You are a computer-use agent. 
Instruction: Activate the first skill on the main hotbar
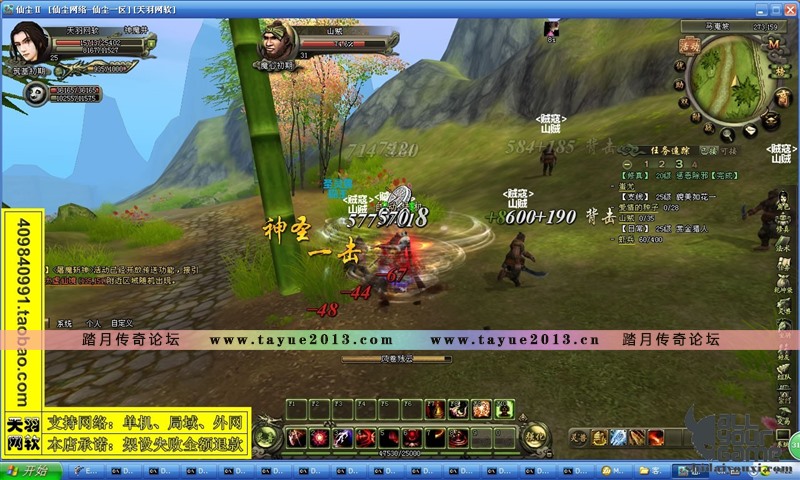point(296,437)
